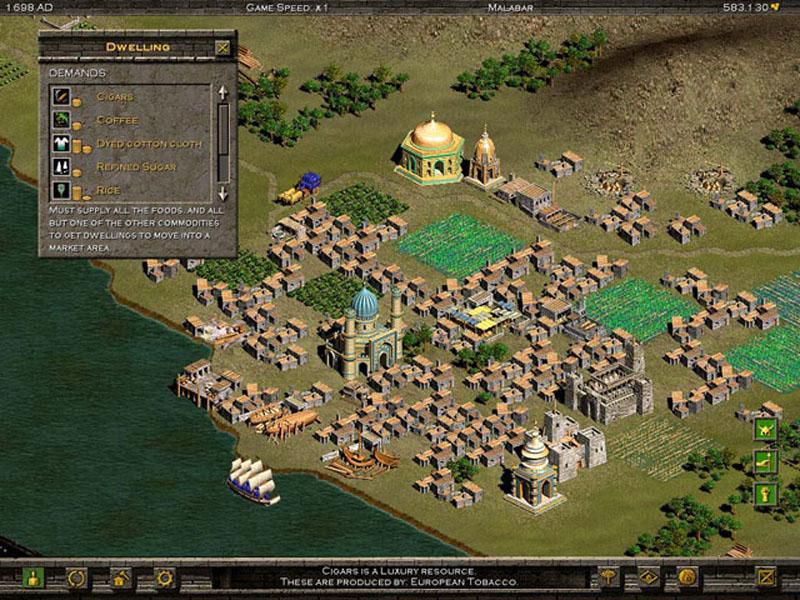Click the hammer icon button in bottom bar
Screen dimensions: 800x600
[x=608, y=577]
